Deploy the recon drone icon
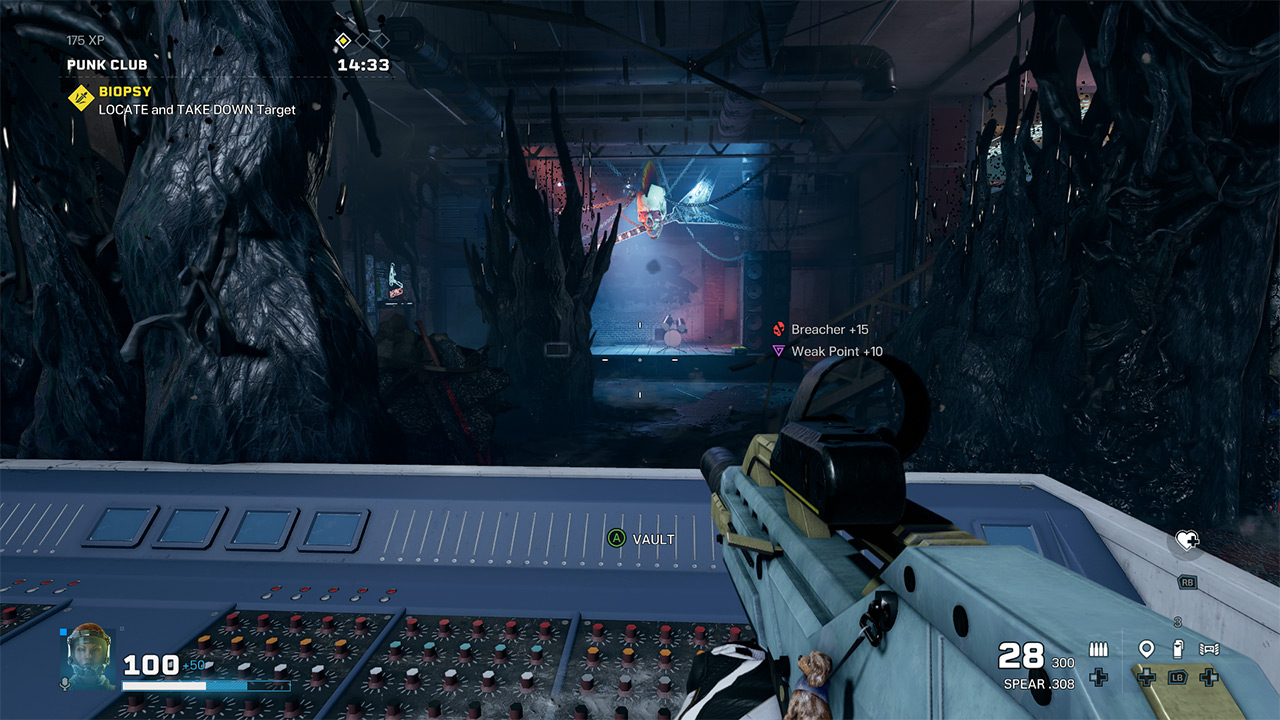This screenshot has width=1280, height=720. click(1209, 649)
